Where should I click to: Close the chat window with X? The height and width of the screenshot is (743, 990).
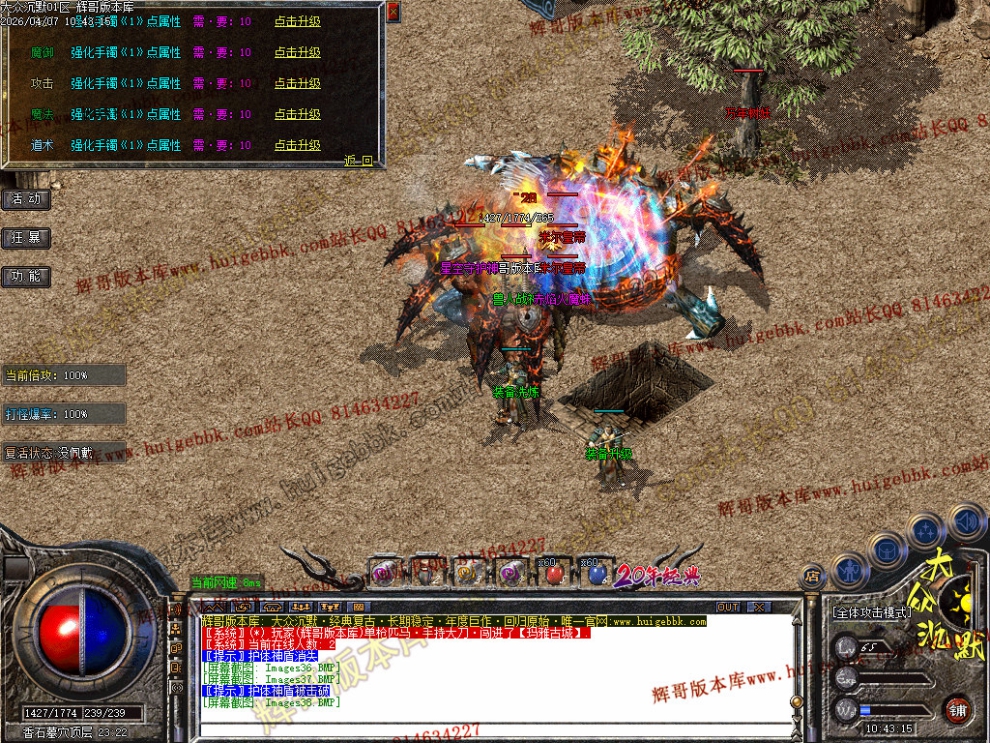click(x=759, y=607)
